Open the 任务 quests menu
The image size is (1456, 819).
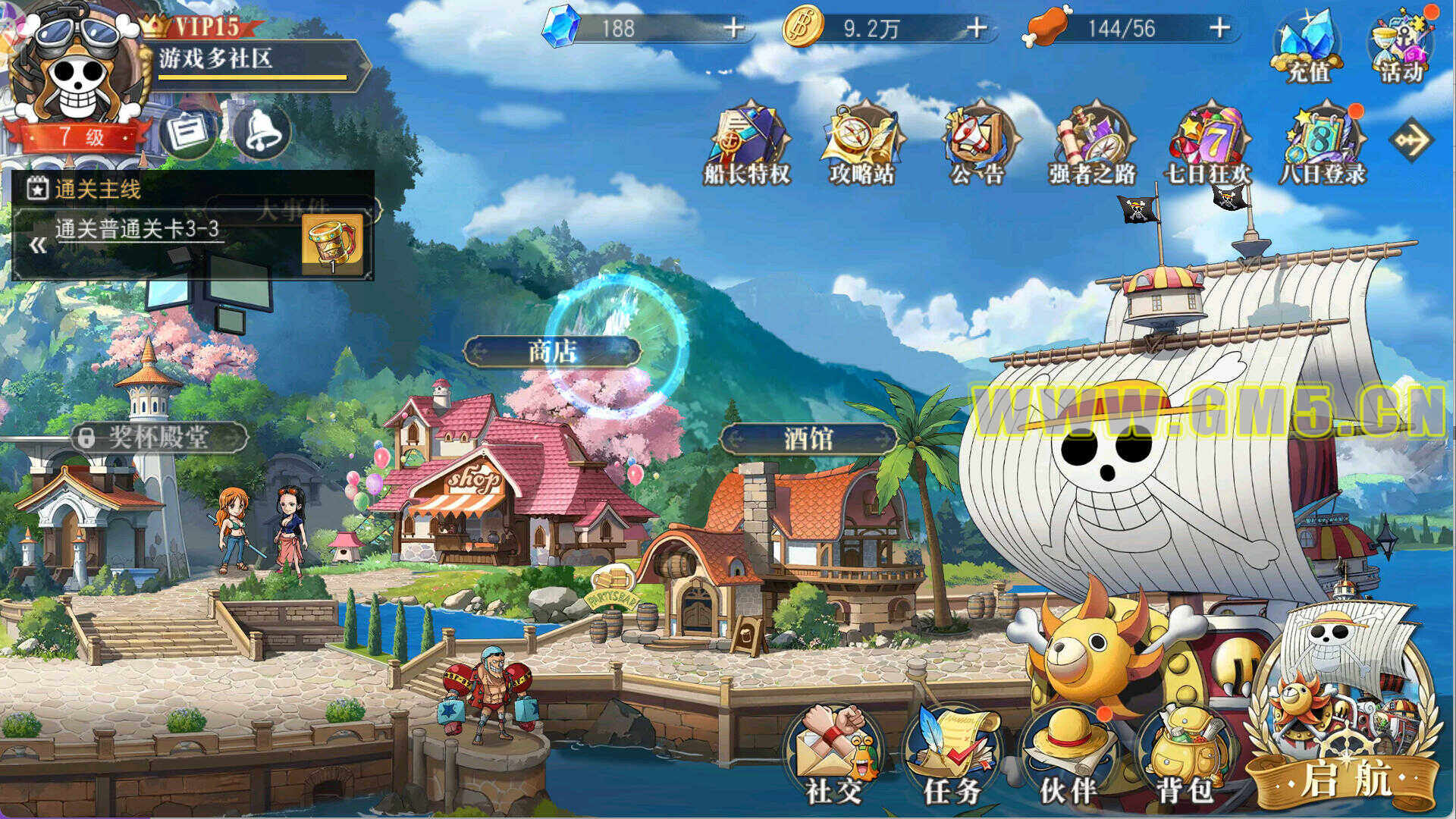coord(952,755)
